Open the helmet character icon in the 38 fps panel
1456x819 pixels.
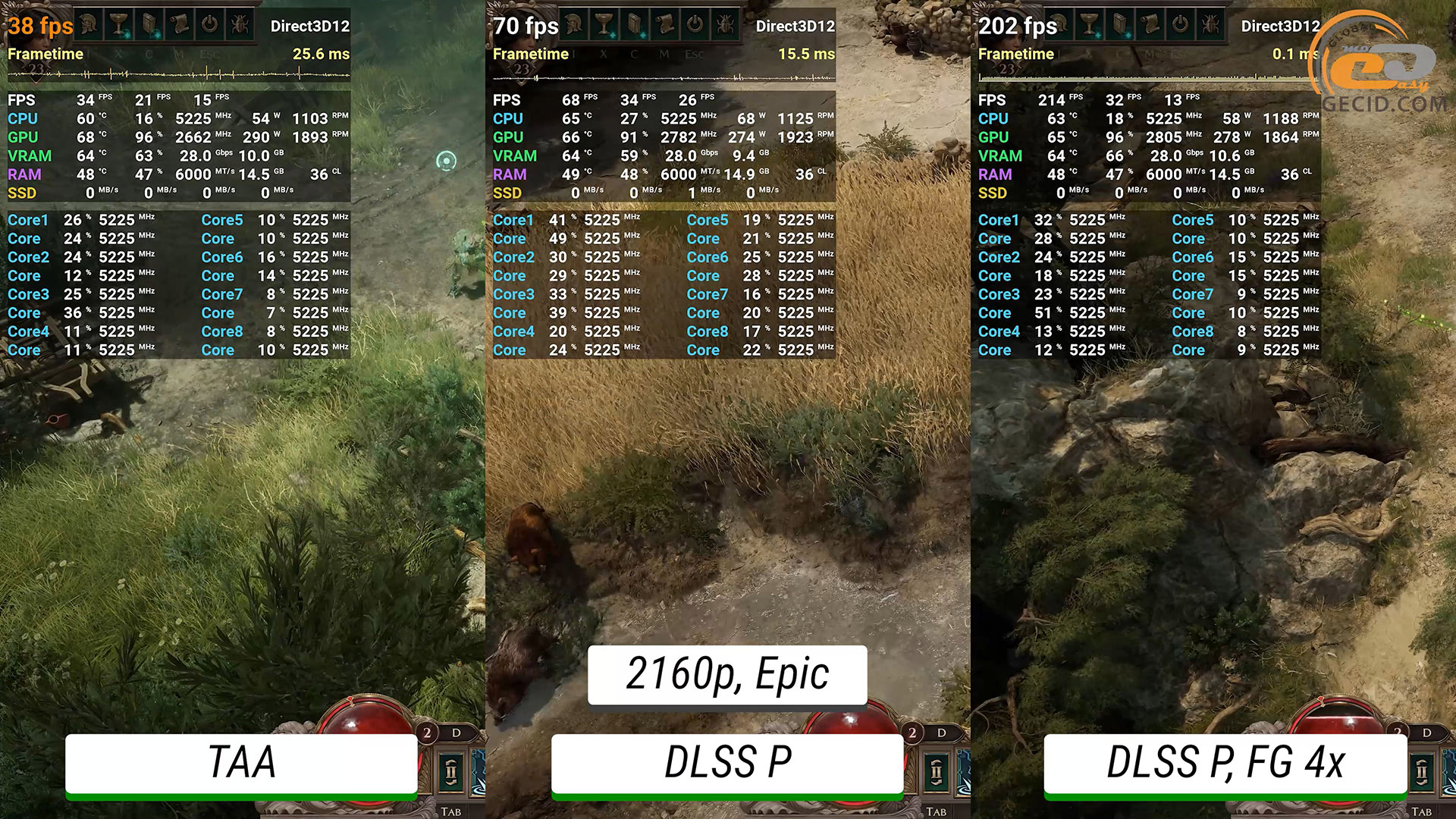pos(89,25)
